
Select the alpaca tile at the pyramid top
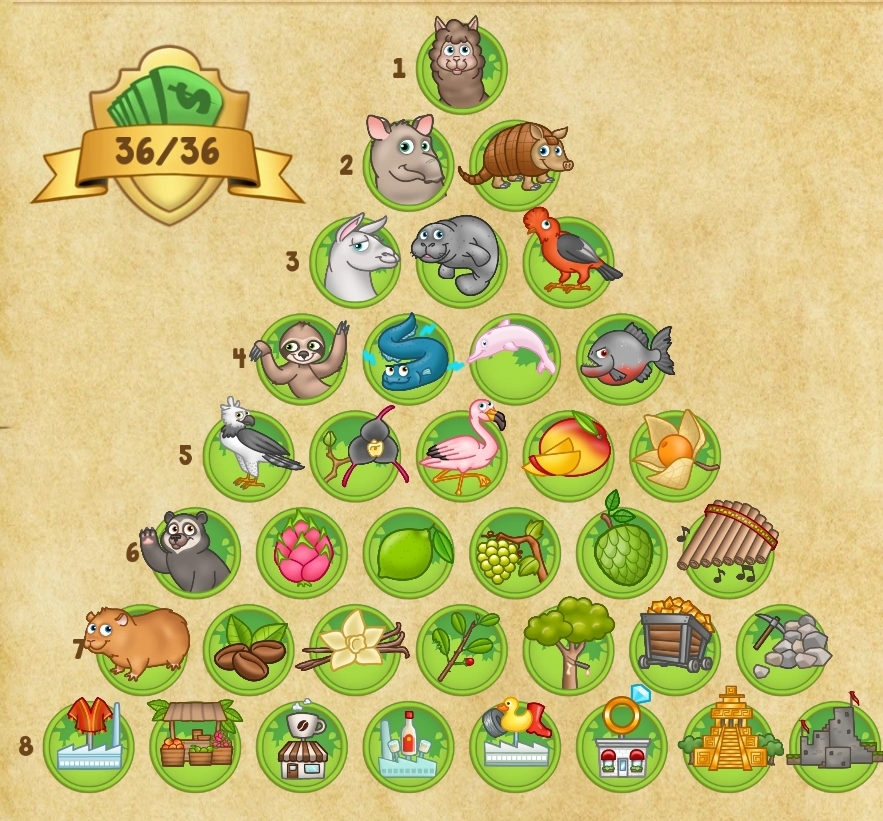pyautogui.click(x=461, y=67)
